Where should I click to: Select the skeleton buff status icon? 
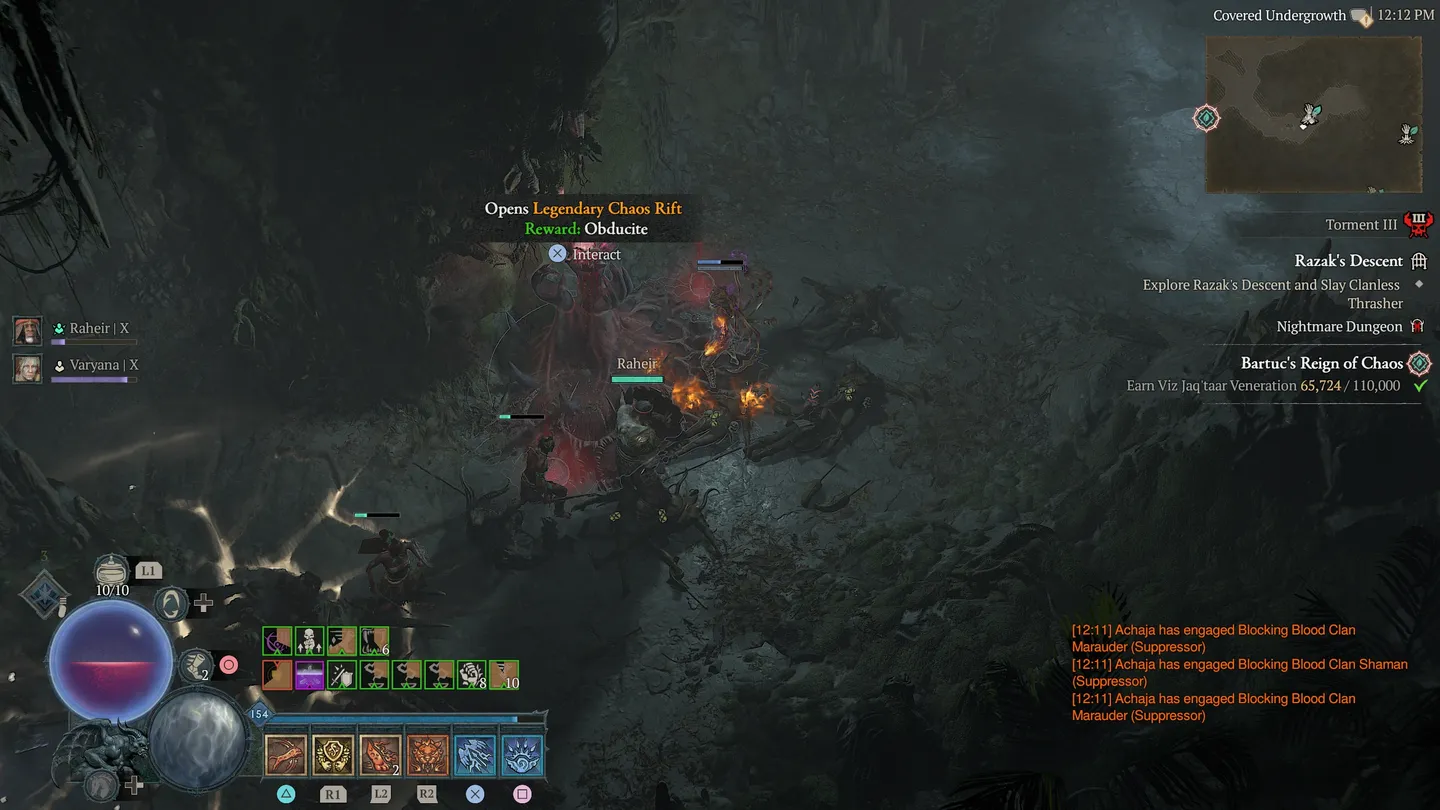pos(309,641)
